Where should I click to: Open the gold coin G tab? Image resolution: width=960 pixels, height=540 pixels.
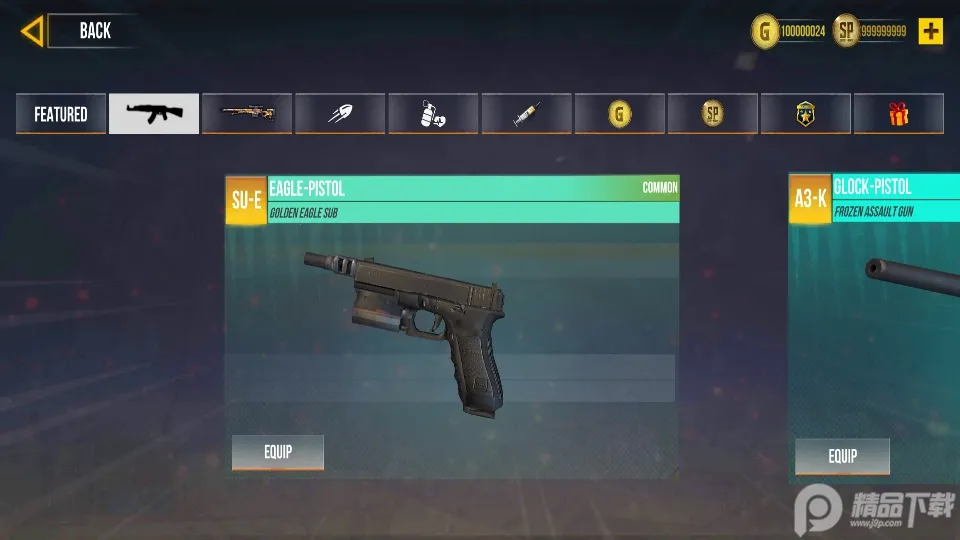(x=619, y=114)
